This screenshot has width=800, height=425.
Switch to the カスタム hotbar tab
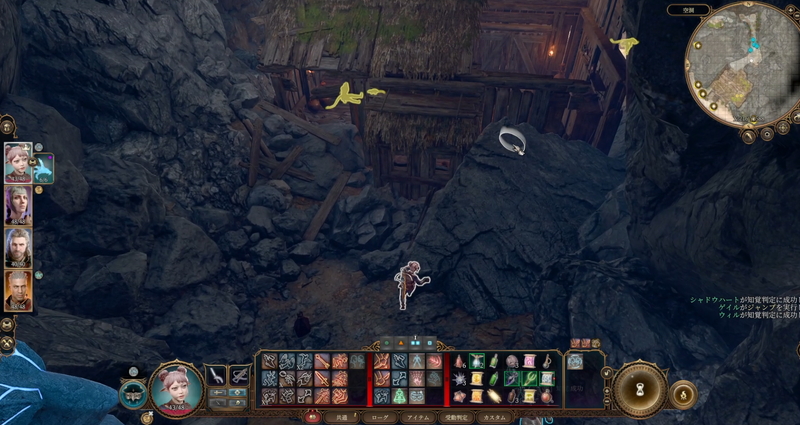tap(495, 416)
